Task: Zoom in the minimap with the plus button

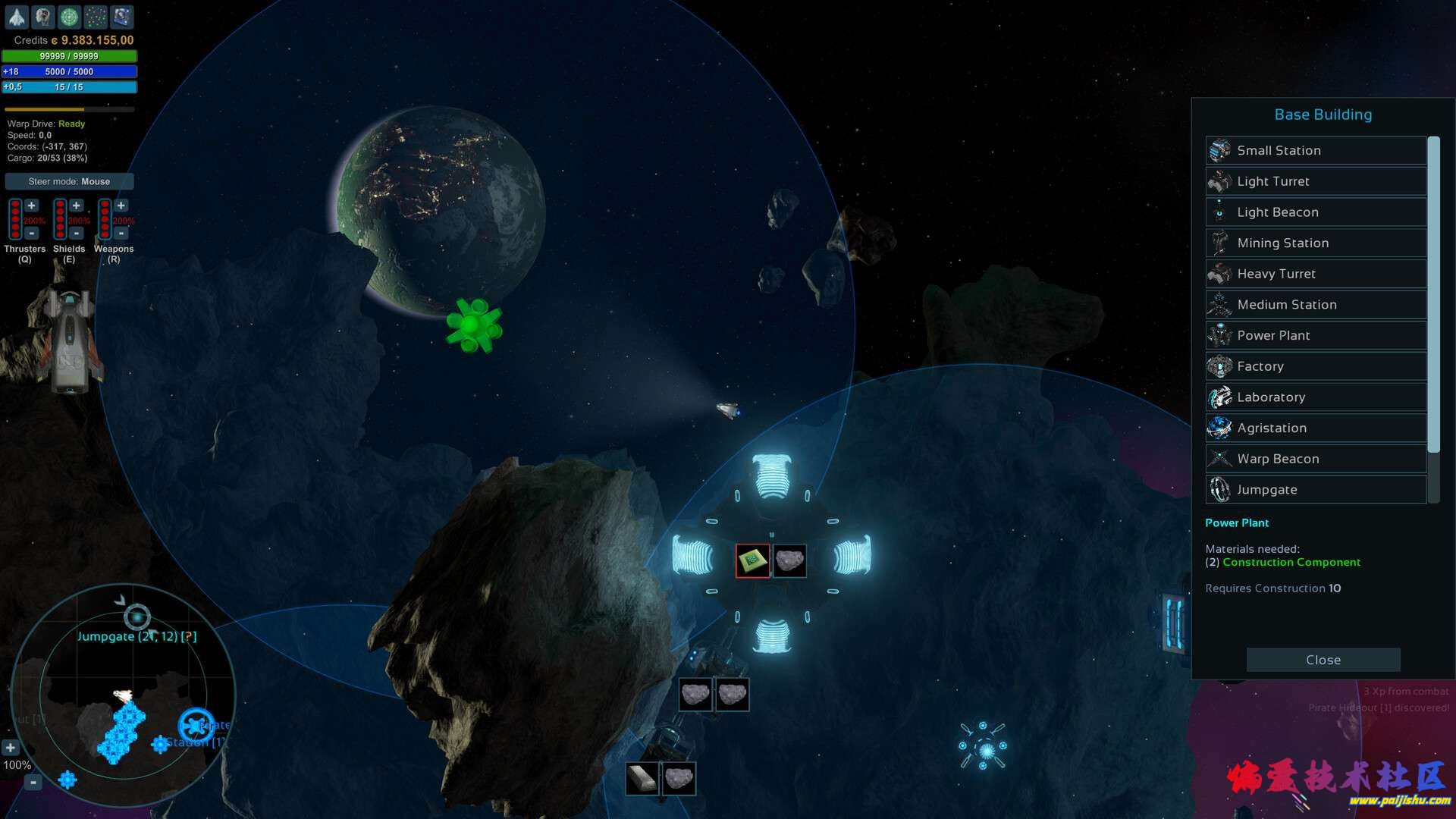Action: [x=10, y=748]
